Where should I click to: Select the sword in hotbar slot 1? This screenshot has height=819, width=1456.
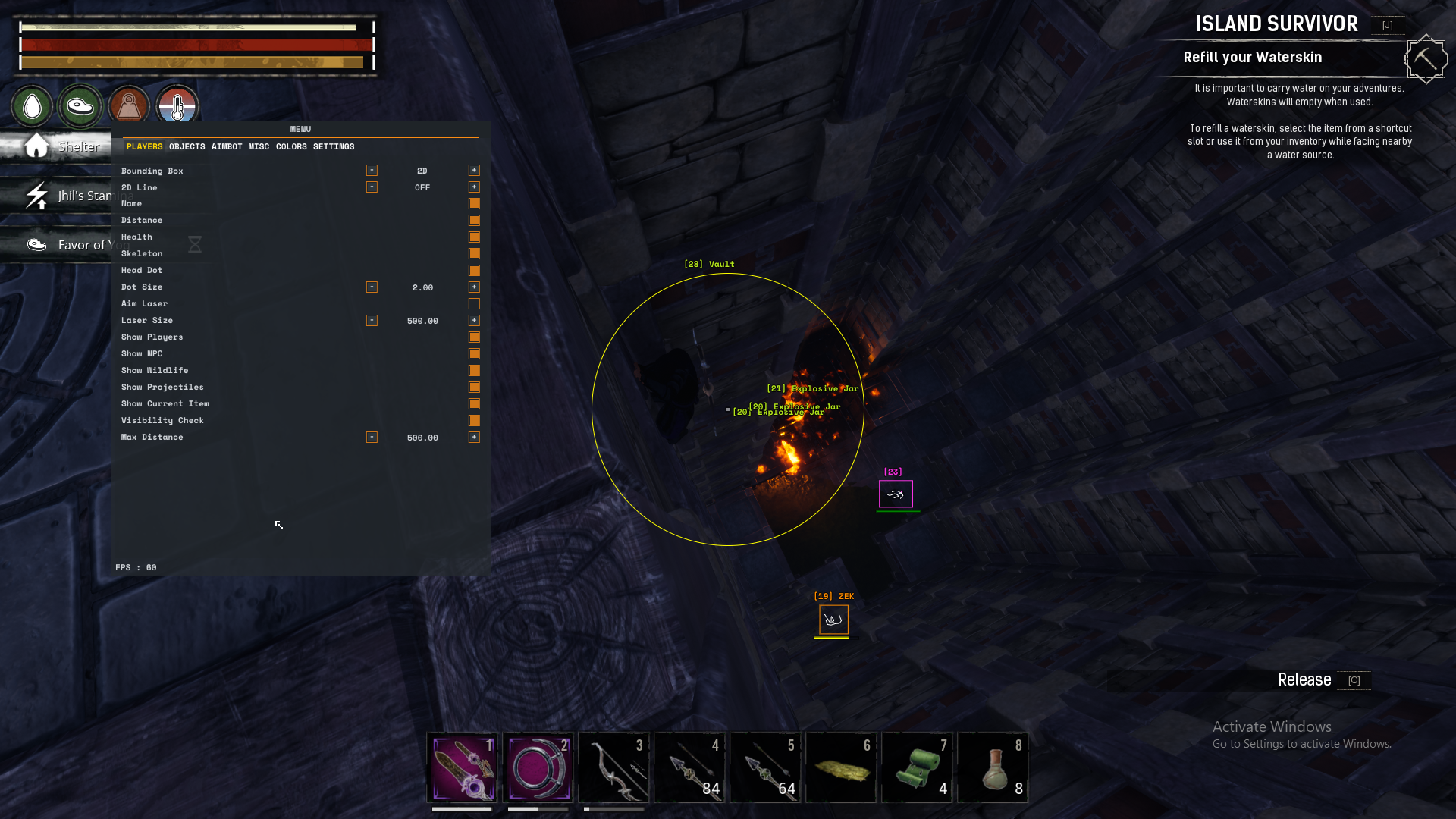tap(463, 767)
